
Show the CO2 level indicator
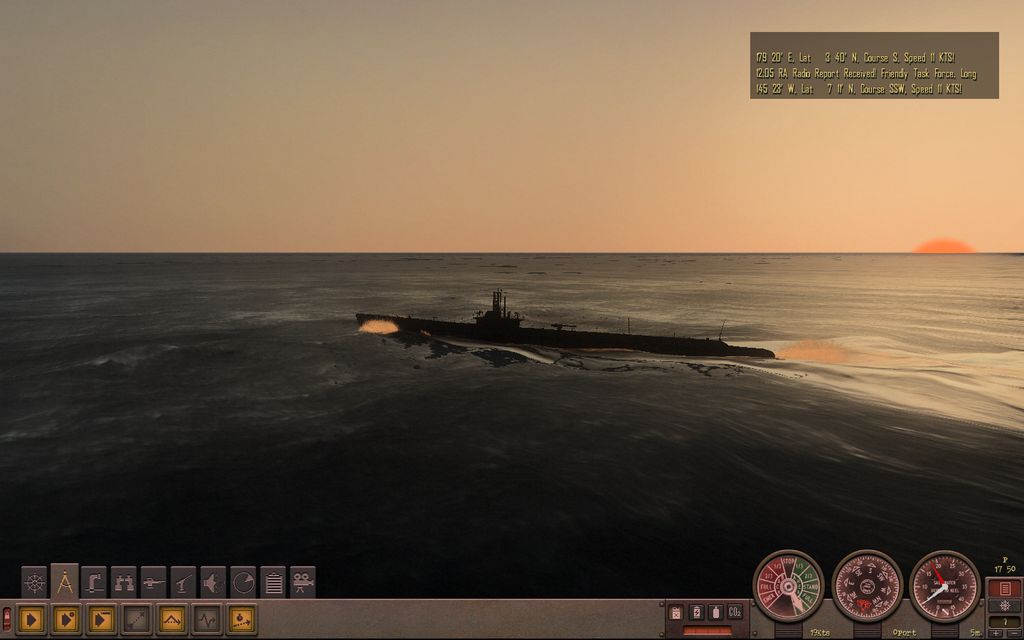pyautogui.click(x=734, y=612)
